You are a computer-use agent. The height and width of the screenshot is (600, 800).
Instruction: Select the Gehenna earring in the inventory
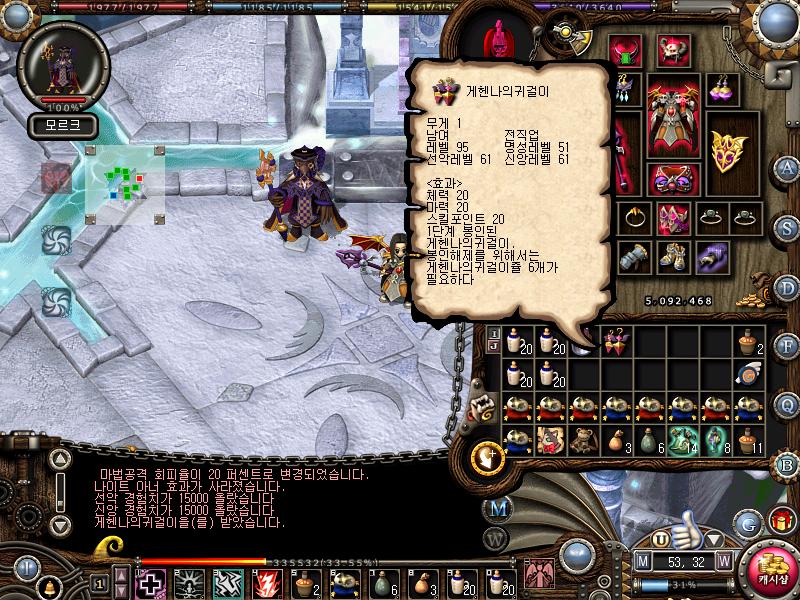615,341
